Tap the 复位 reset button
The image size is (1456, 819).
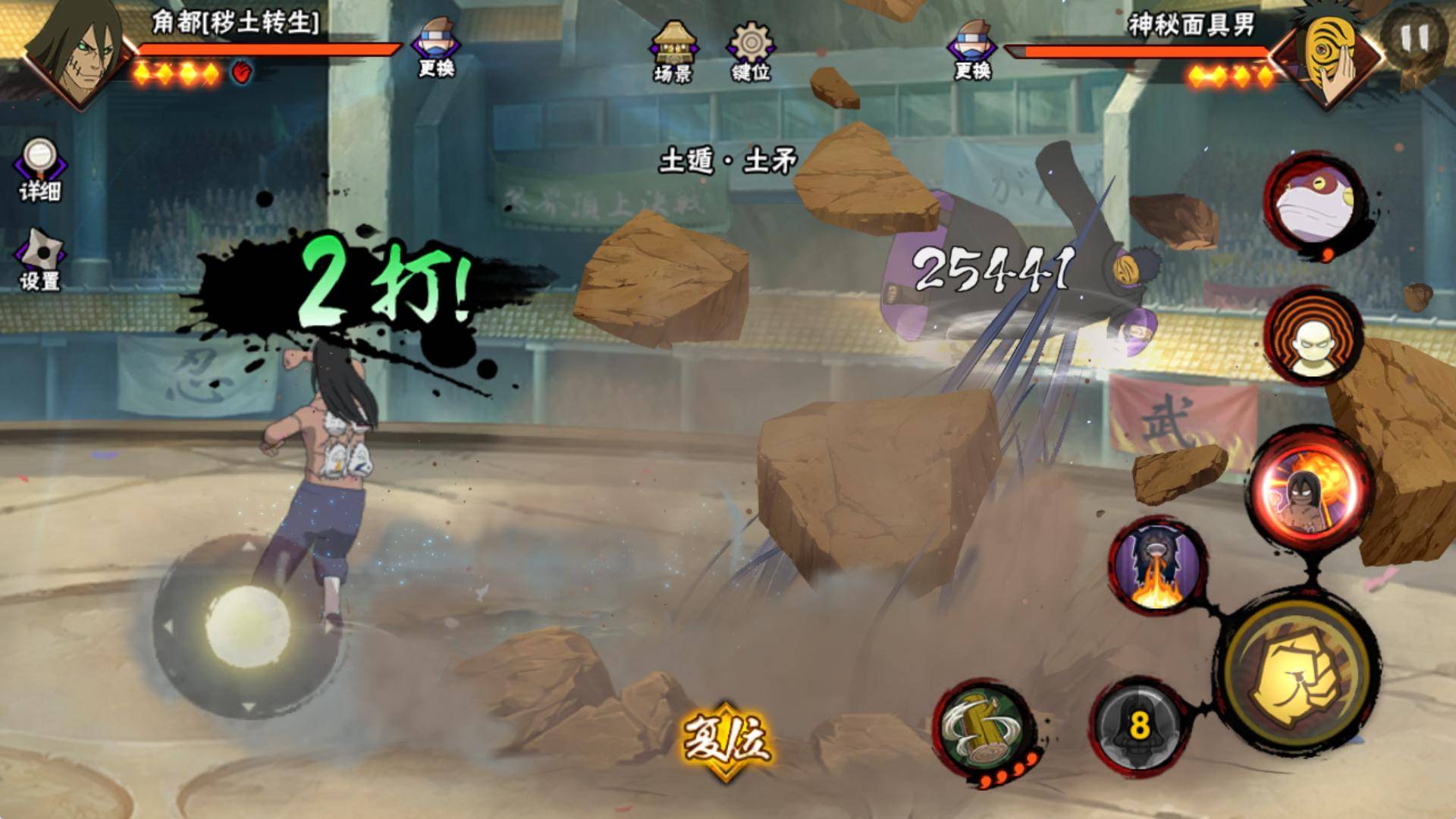pyautogui.click(x=726, y=739)
